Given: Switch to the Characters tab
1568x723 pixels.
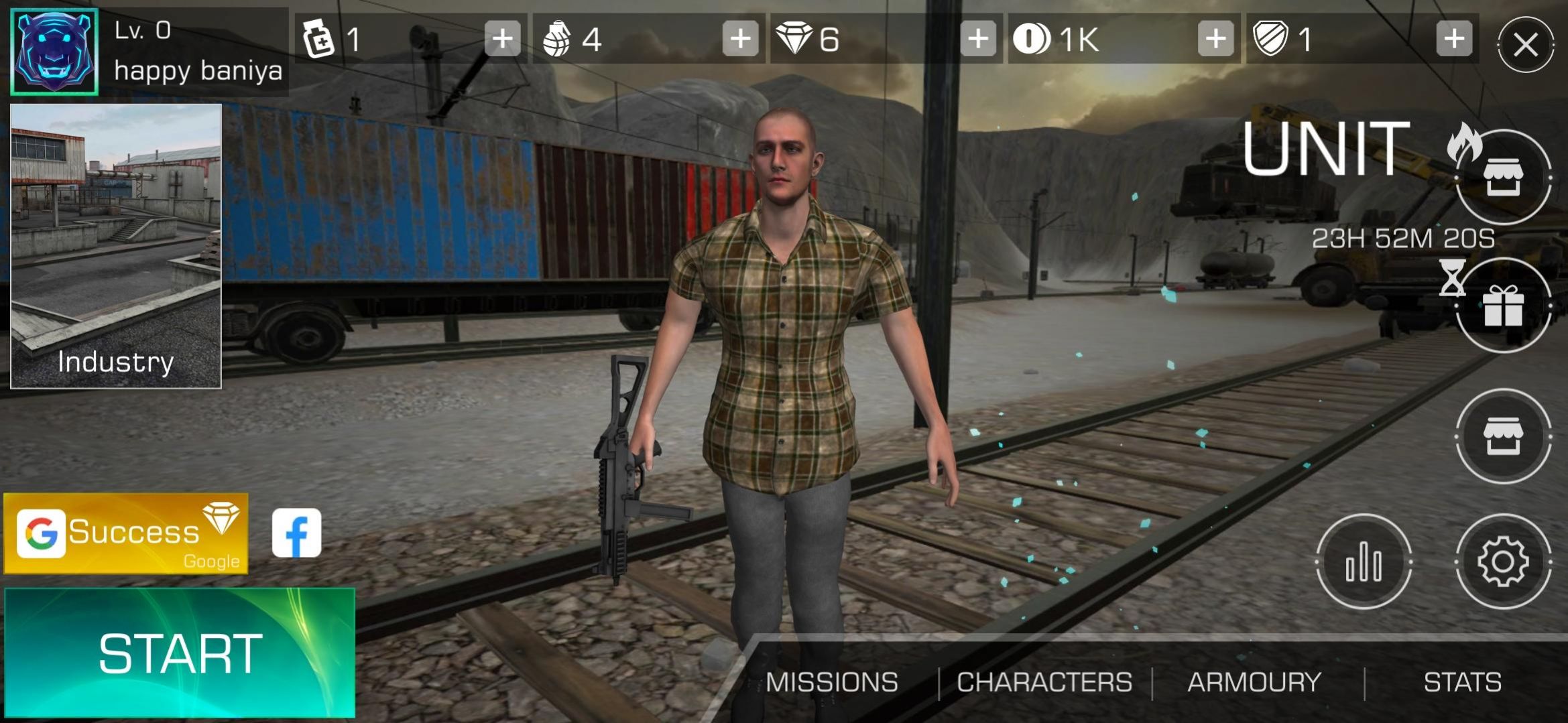Looking at the screenshot, I should 1044,682.
